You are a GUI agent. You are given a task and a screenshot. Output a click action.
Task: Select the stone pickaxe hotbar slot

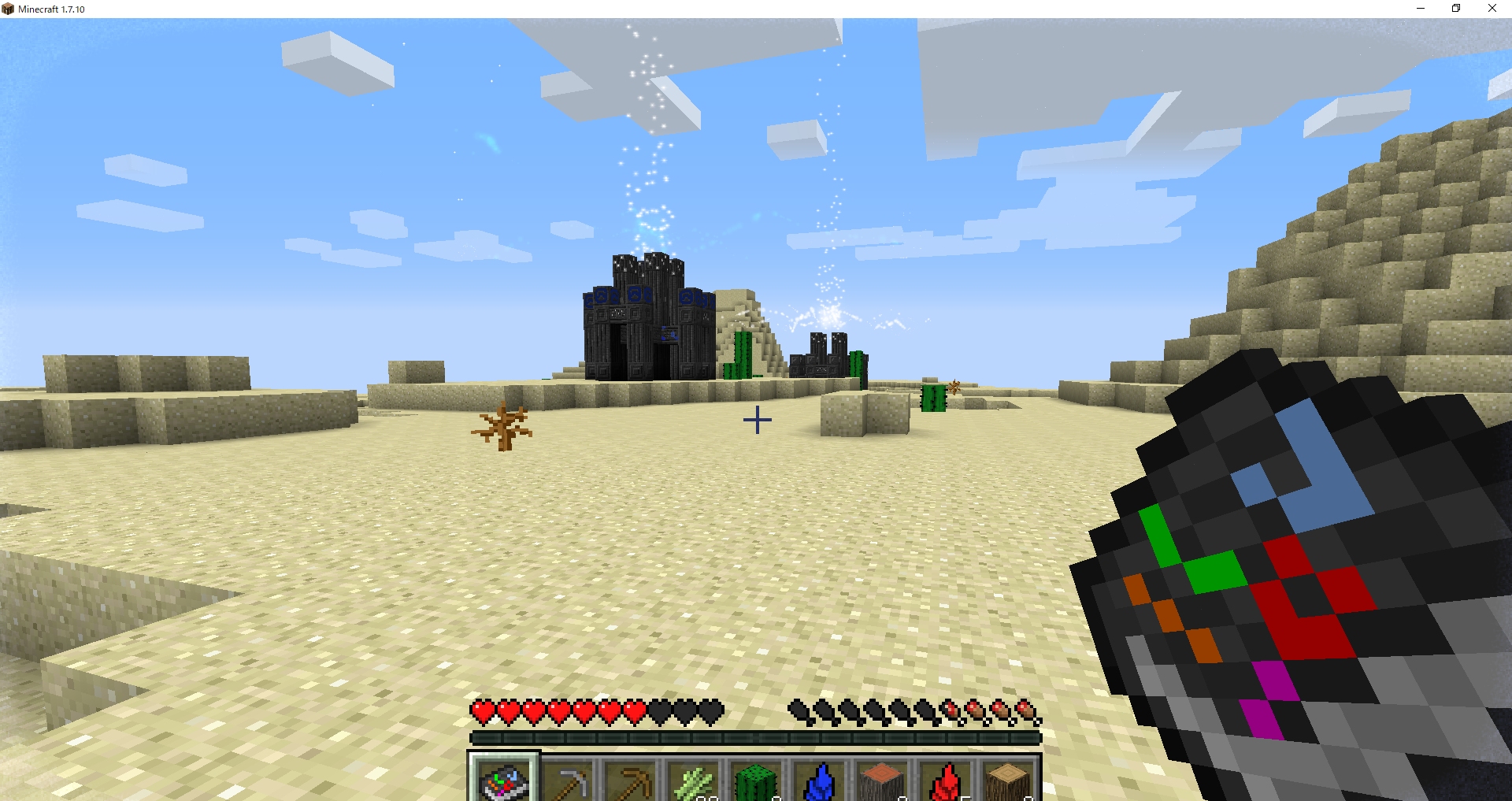(567, 781)
